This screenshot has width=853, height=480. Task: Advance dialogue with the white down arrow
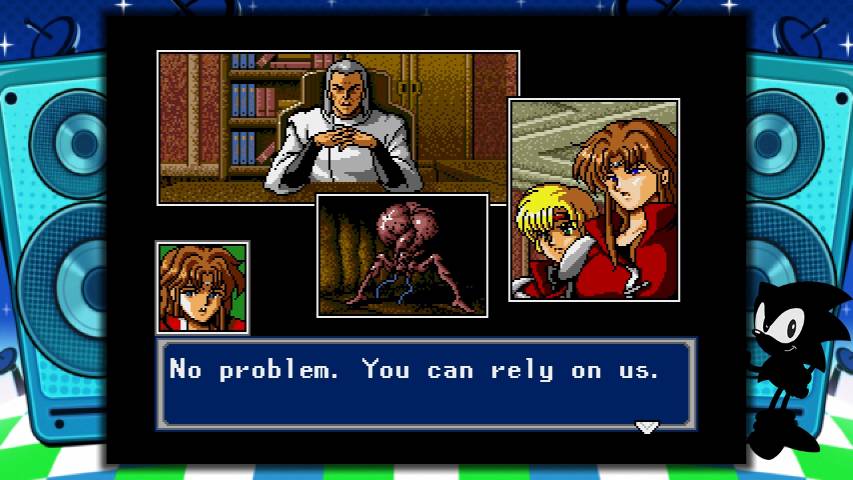click(x=647, y=427)
